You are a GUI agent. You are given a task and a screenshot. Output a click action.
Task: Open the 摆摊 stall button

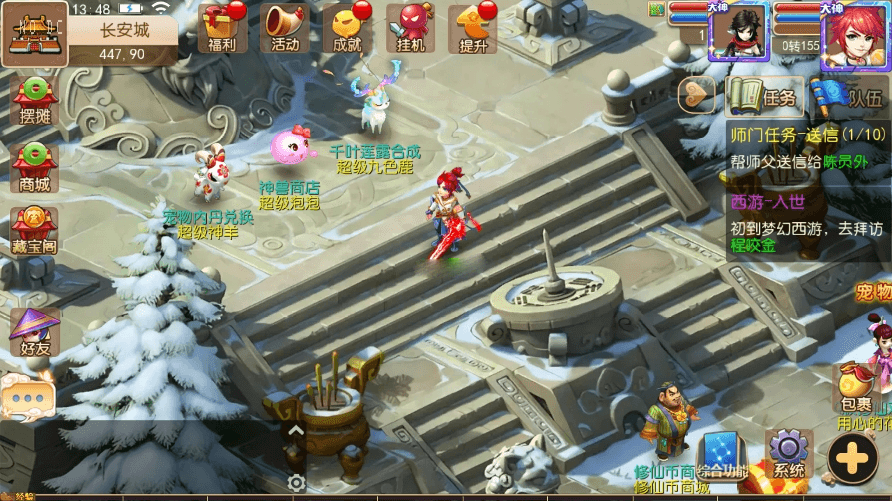tap(34, 101)
